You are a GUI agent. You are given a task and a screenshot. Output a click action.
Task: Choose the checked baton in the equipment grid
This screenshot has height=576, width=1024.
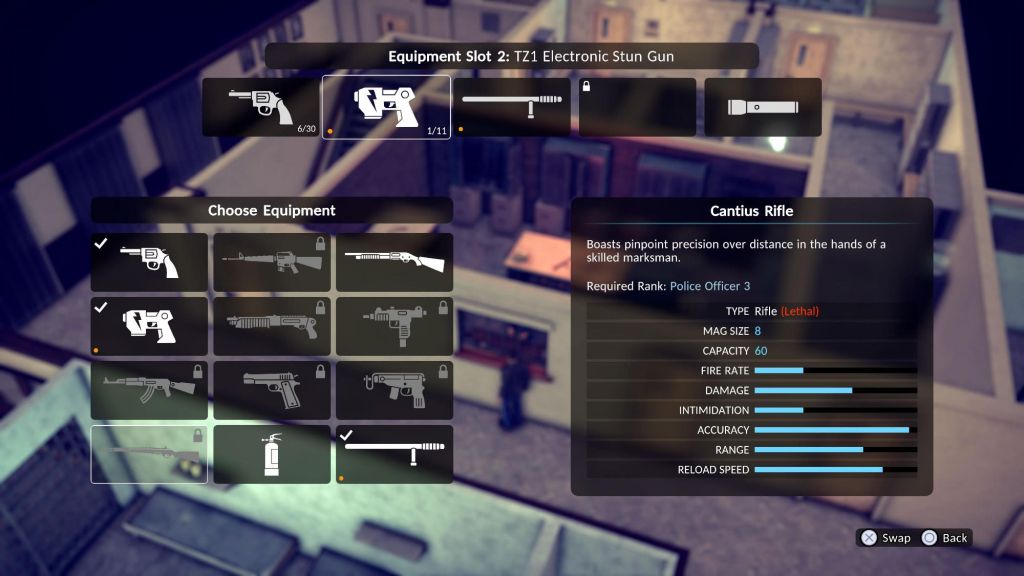(394, 454)
